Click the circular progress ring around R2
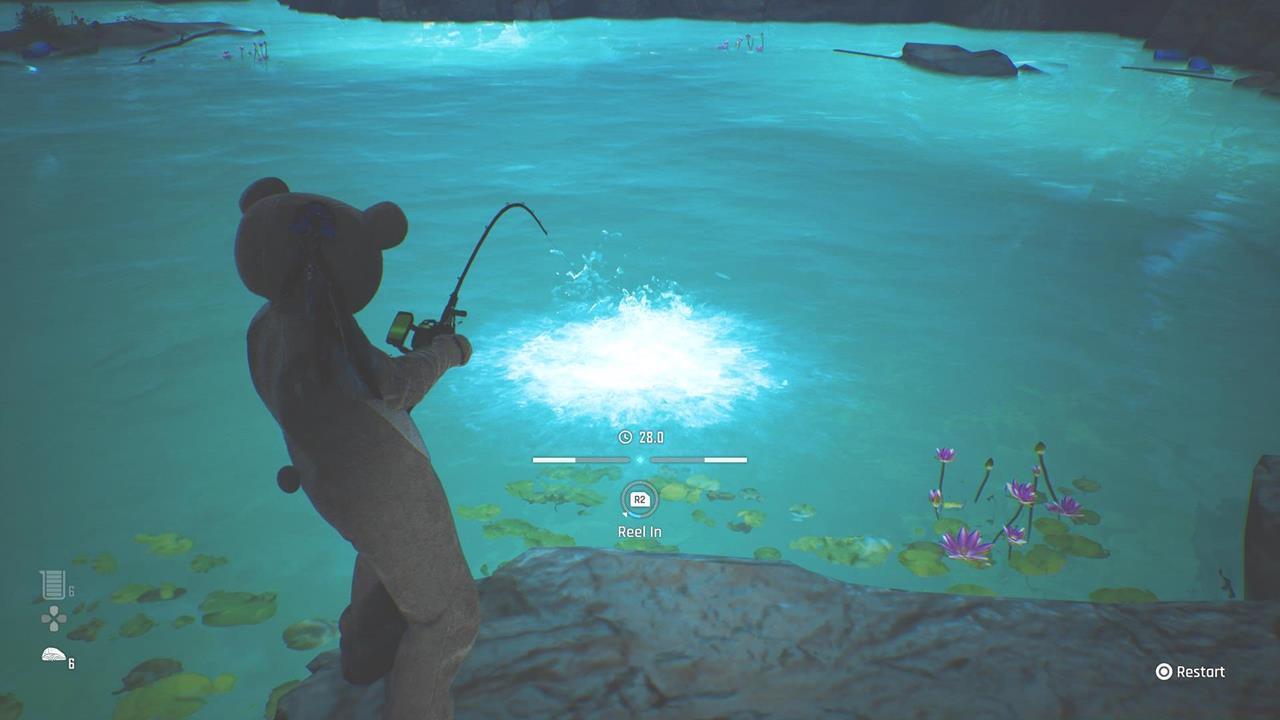1280x720 pixels. [639, 500]
